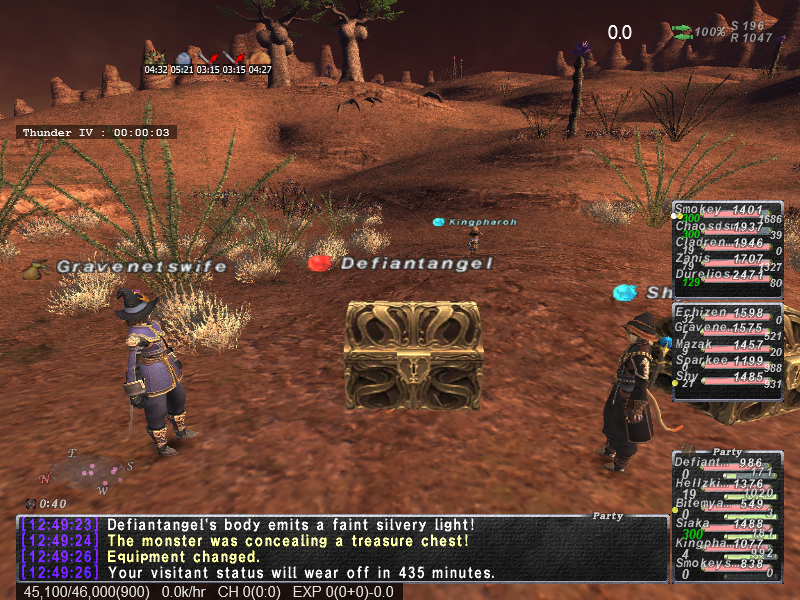
Task: Click the status icon with 04:32 timer
Action: (155, 57)
